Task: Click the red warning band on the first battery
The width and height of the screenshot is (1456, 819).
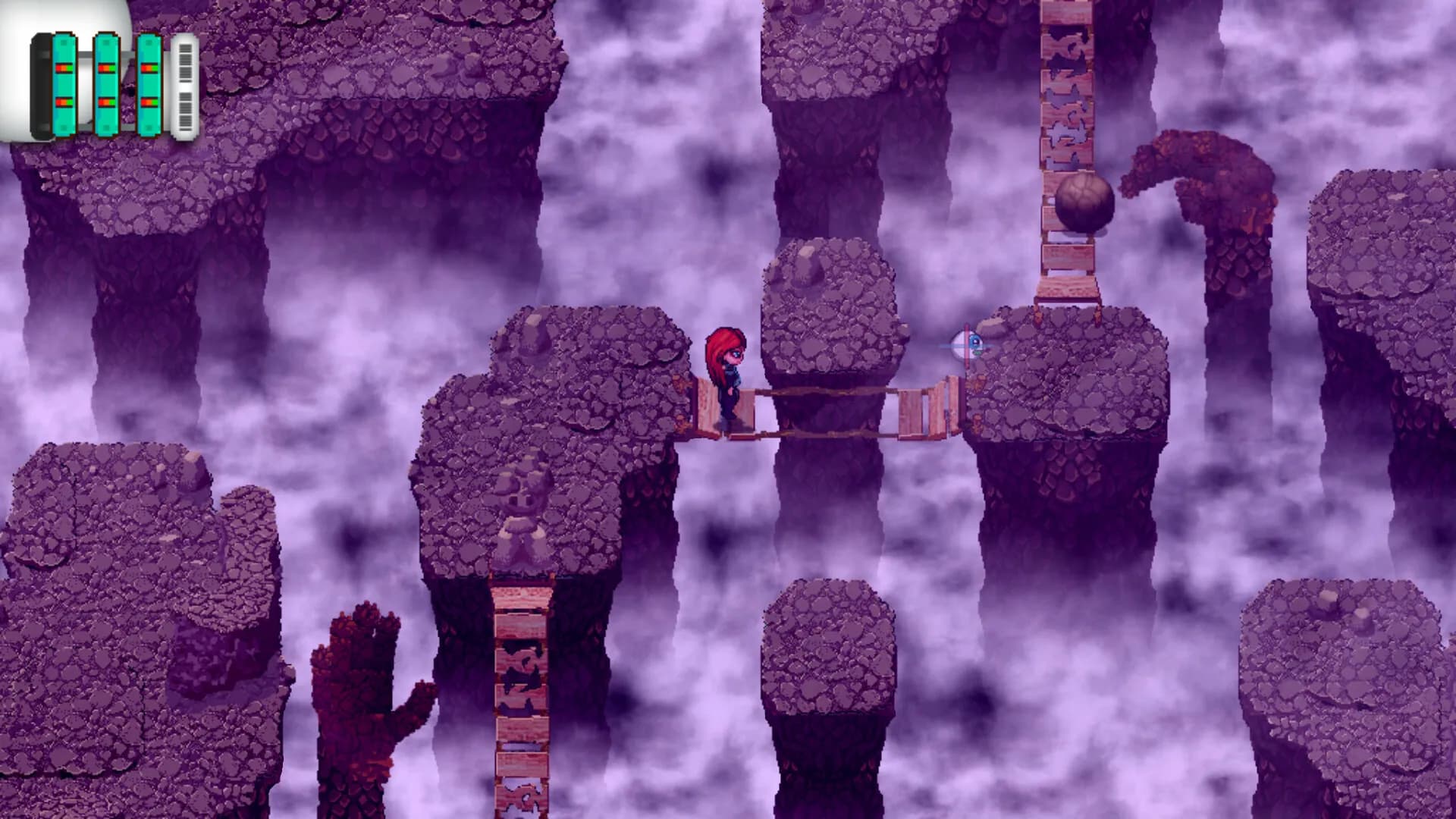Action: click(58, 67)
